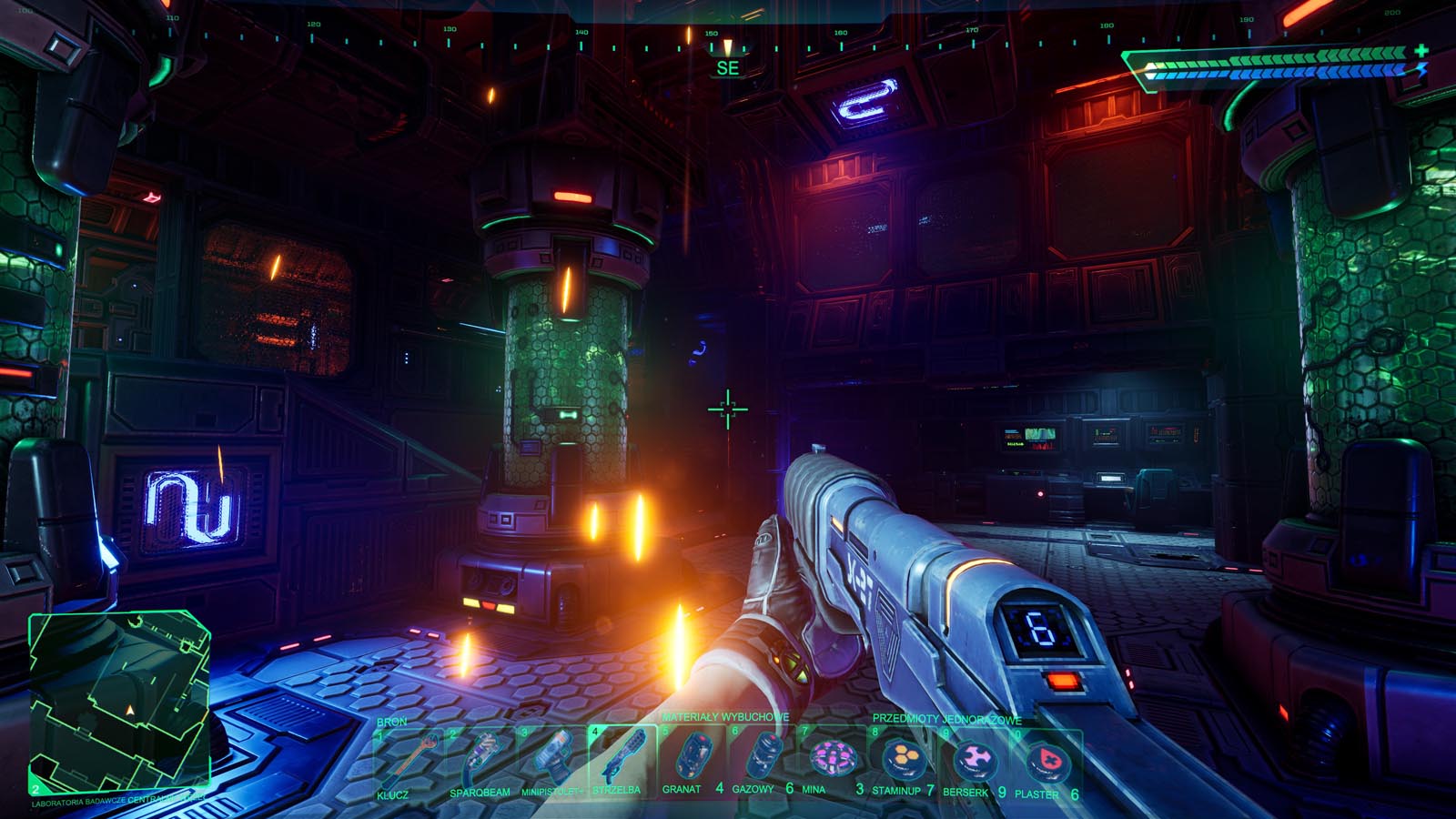Choose the Strzelba shotgun slot
Viewport: 1456px width, 819px height.
[622, 761]
